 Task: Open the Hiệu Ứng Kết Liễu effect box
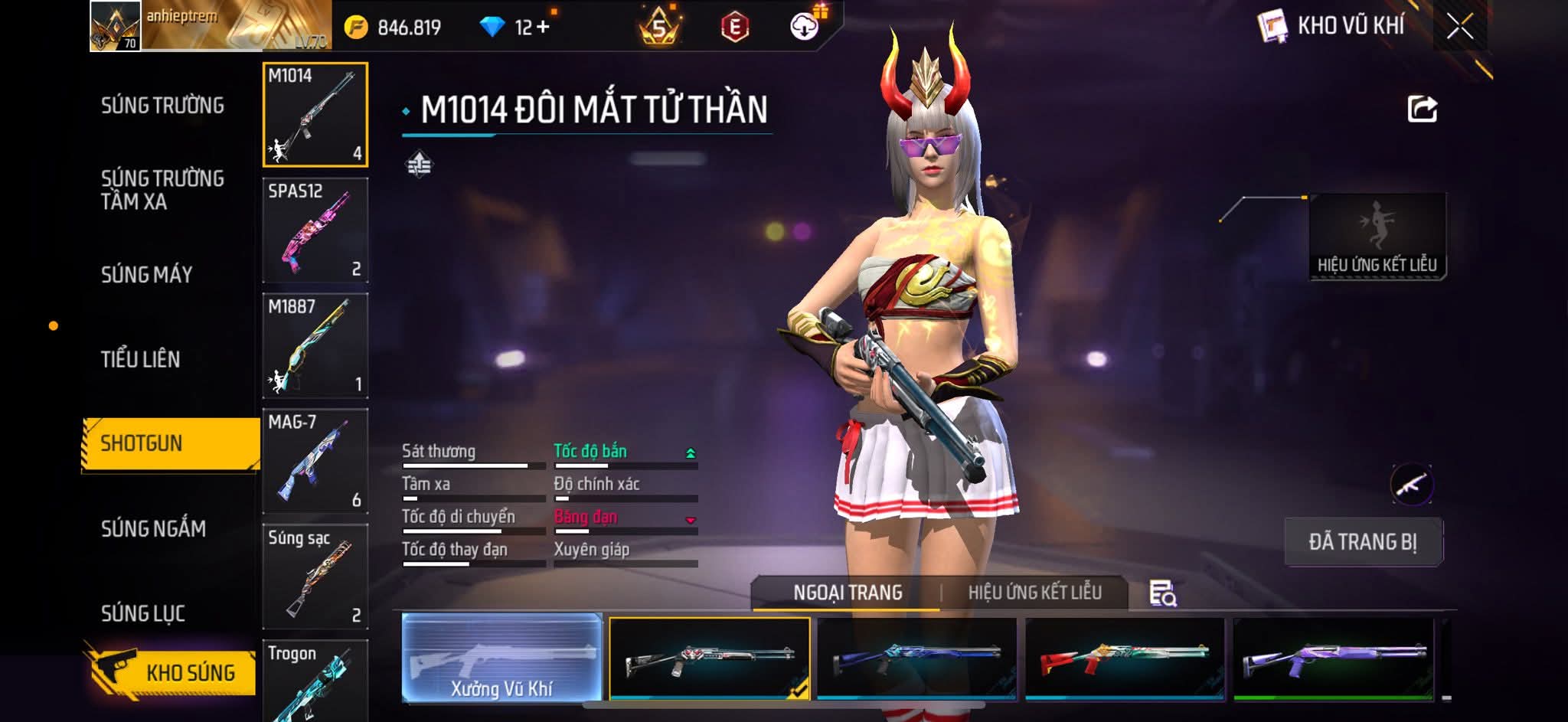1377,237
